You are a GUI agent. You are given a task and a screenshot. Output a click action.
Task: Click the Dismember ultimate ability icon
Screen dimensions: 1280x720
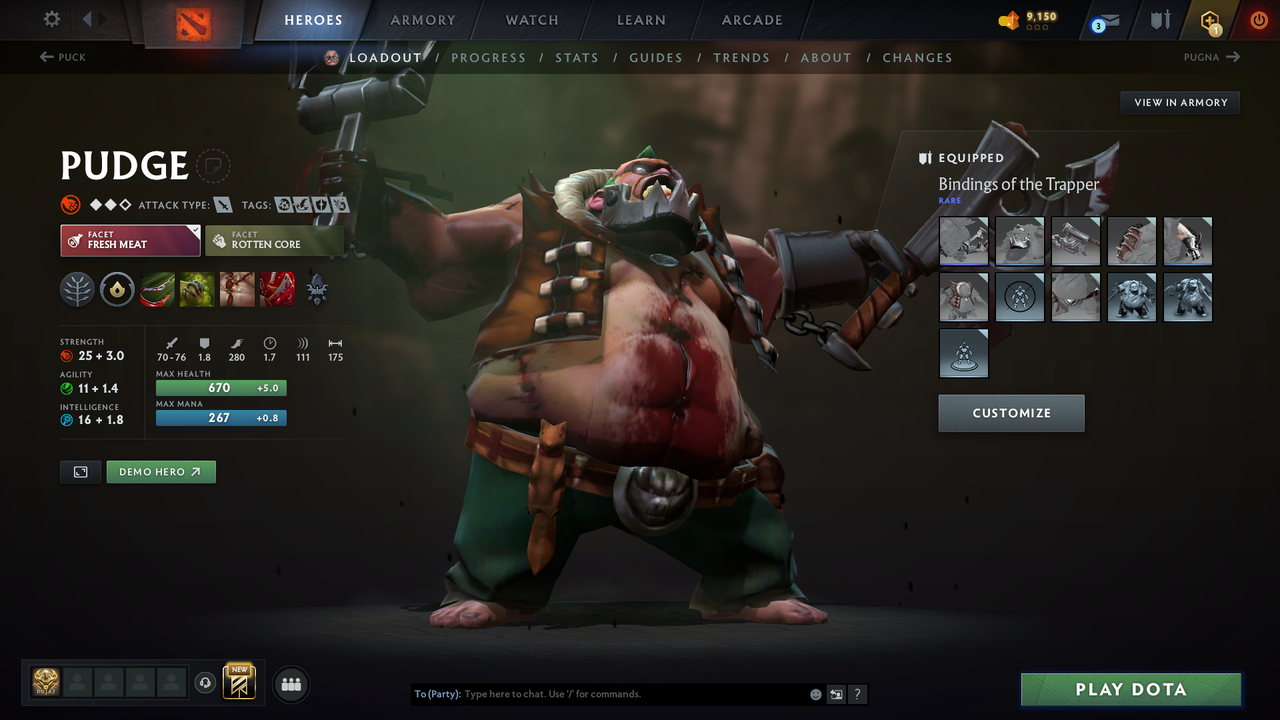[276, 290]
